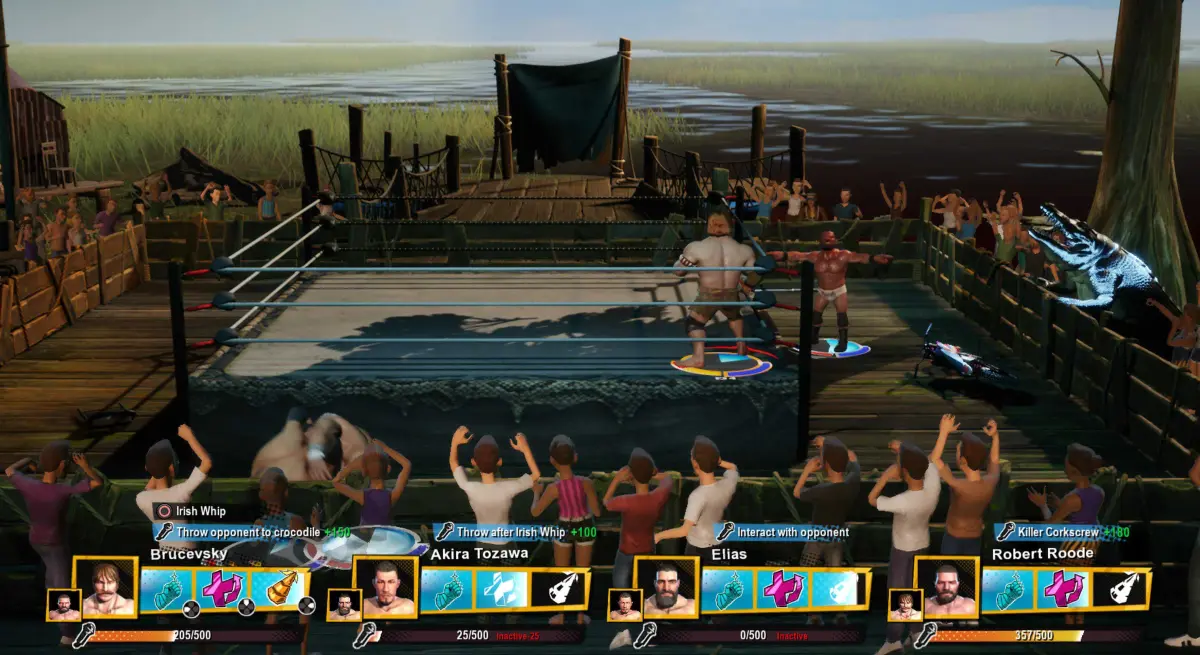The width and height of the screenshot is (1200, 655).
Task: Click the small tag partner portrait beside Robert Roode
Action: tap(904, 604)
